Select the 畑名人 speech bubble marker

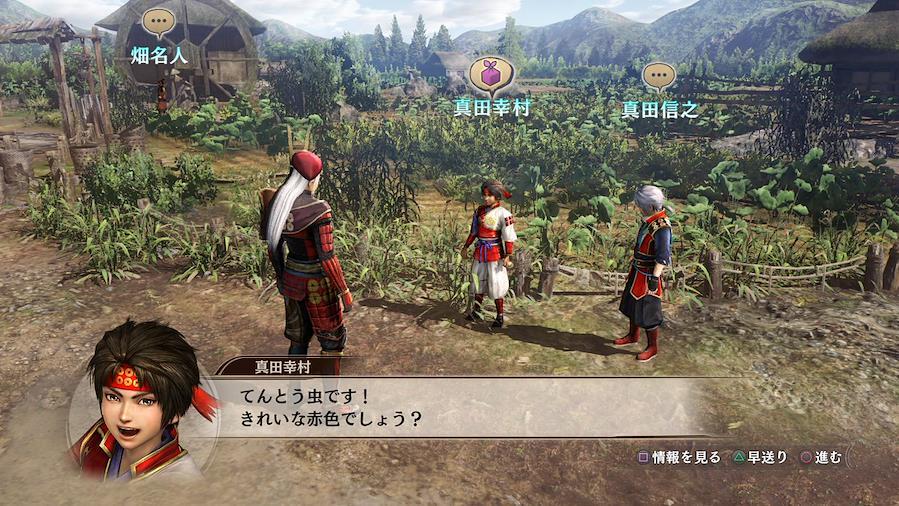pyautogui.click(x=158, y=22)
